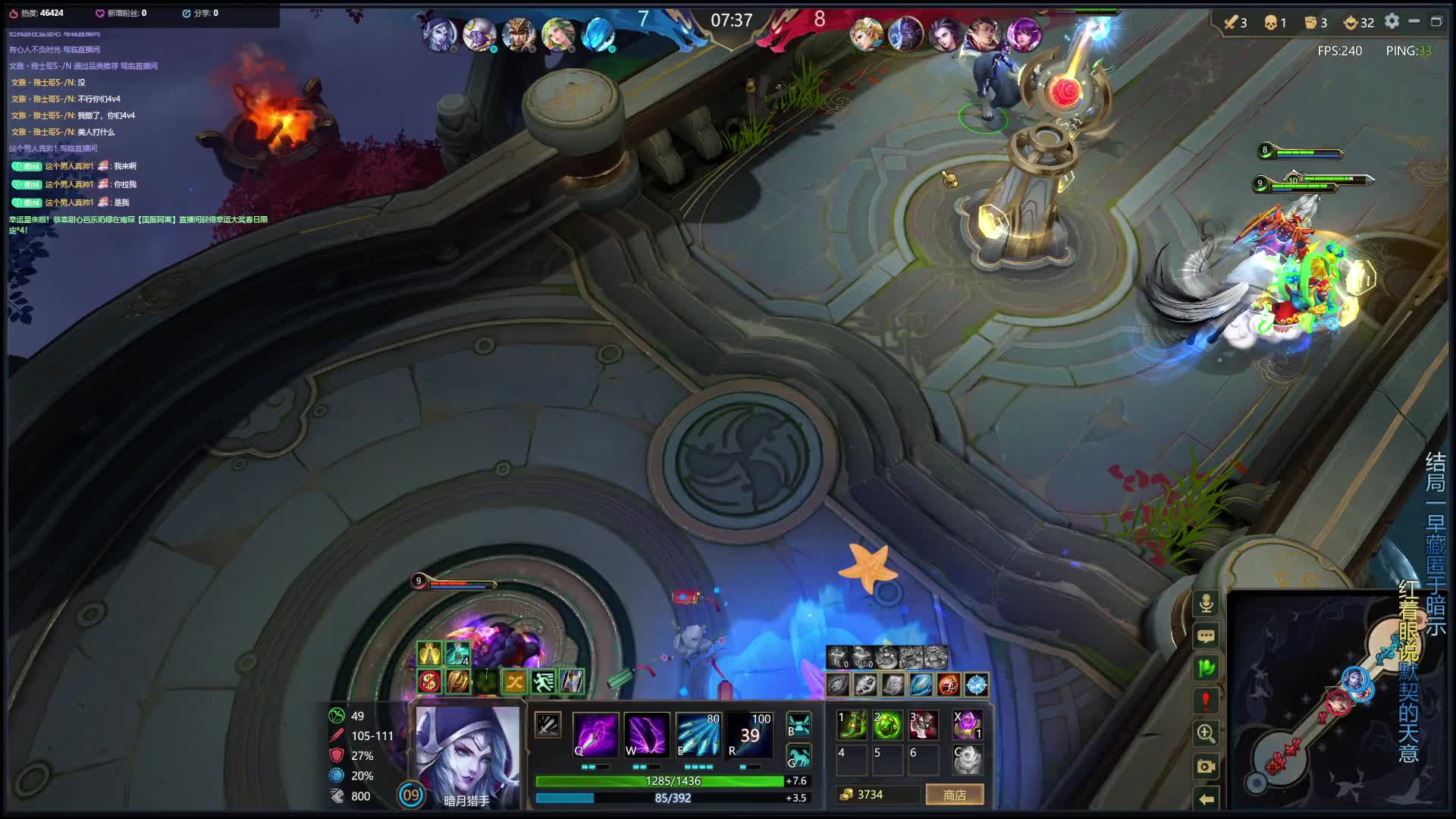The image size is (1456, 819).
Task: Minimize the game window
Action: pos(1414,21)
